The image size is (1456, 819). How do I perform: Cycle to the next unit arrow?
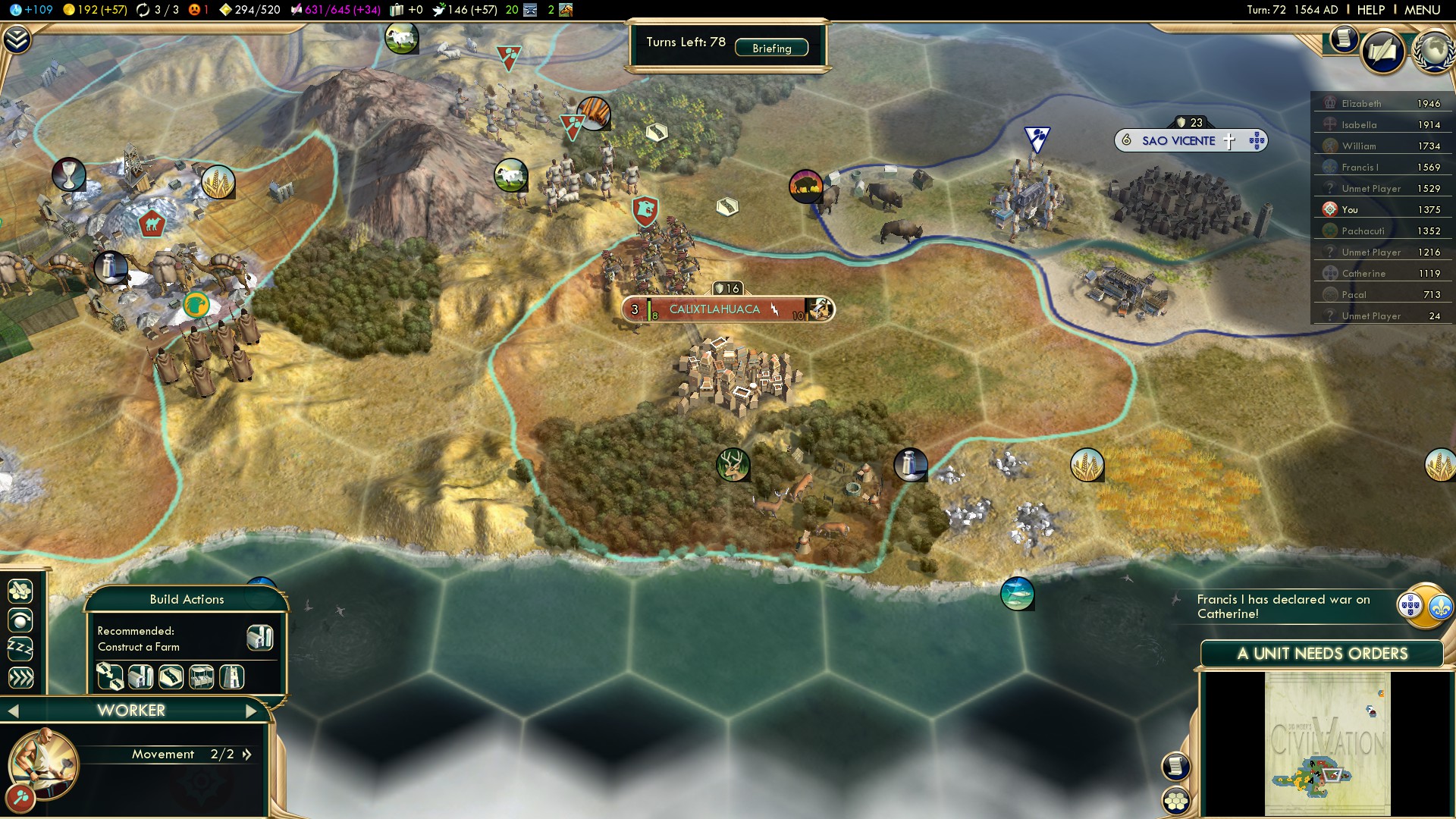tap(251, 711)
